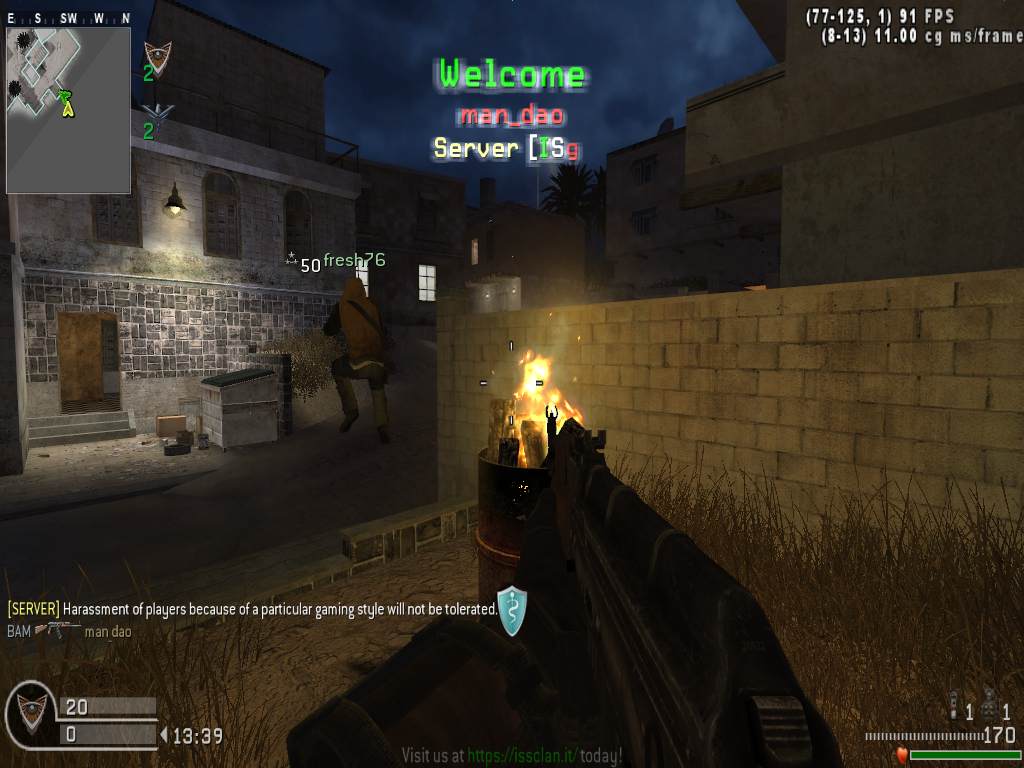The height and width of the screenshot is (768, 1024).
Task: Click the minimap in the corner
Action: point(68,109)
